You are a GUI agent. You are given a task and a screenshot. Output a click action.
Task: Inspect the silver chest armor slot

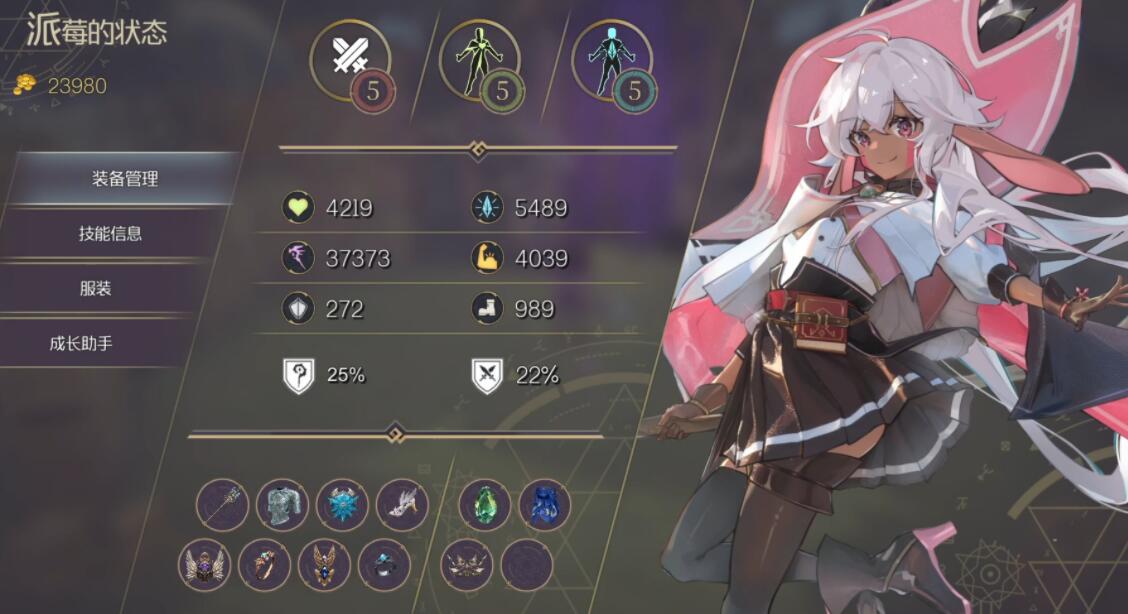(282, 504)
